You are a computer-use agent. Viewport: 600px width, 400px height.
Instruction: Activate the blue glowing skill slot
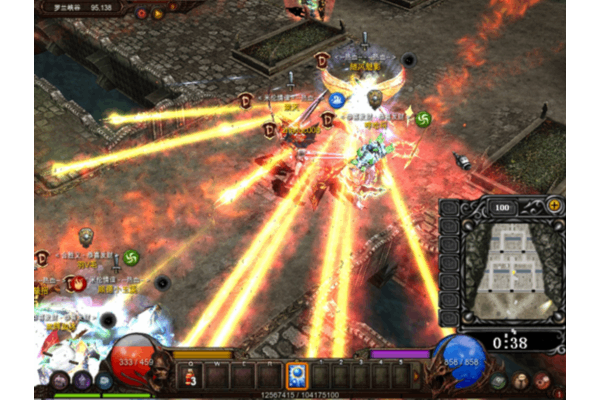tap(297, 376)
